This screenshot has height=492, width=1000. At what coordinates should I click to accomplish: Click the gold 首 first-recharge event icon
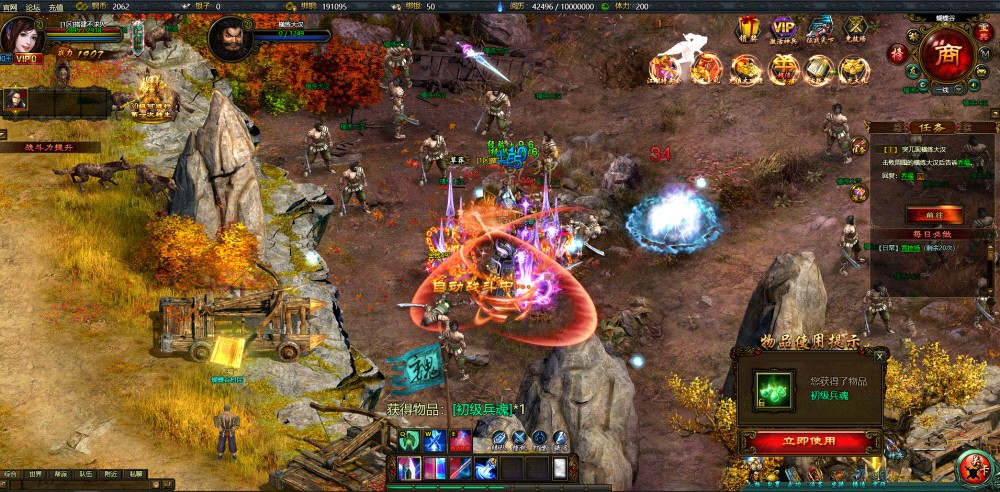785,68
